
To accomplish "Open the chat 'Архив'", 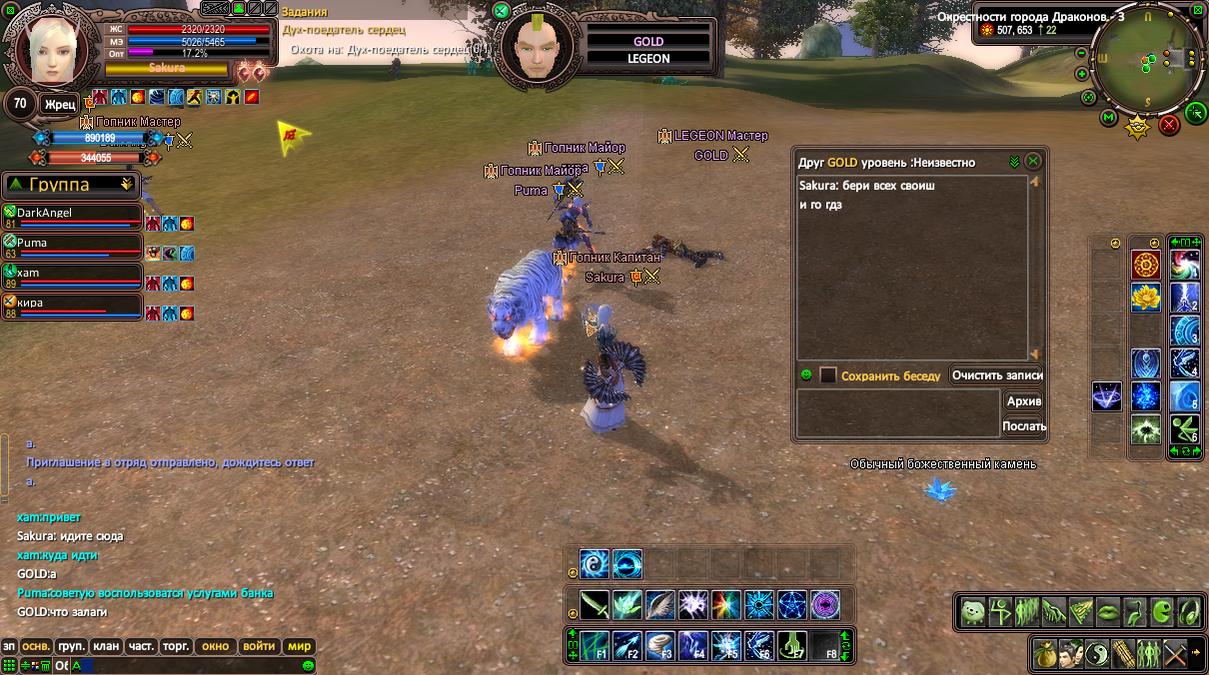I will coord(1024,401).
